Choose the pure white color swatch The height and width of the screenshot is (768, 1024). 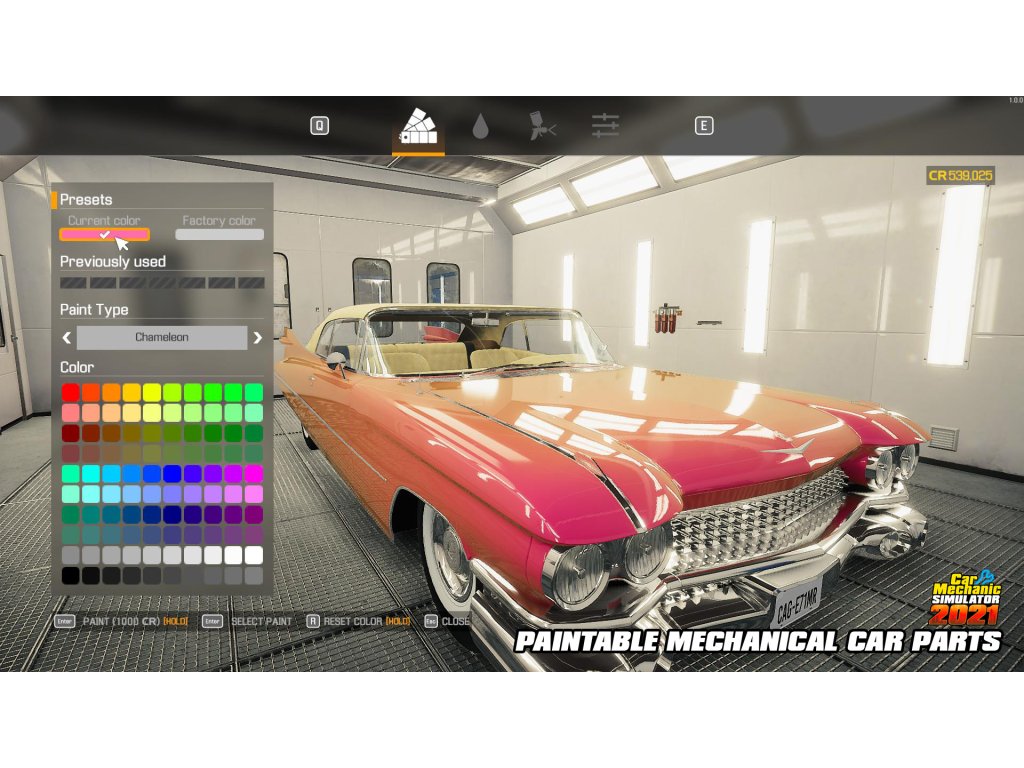pos(254,555)
